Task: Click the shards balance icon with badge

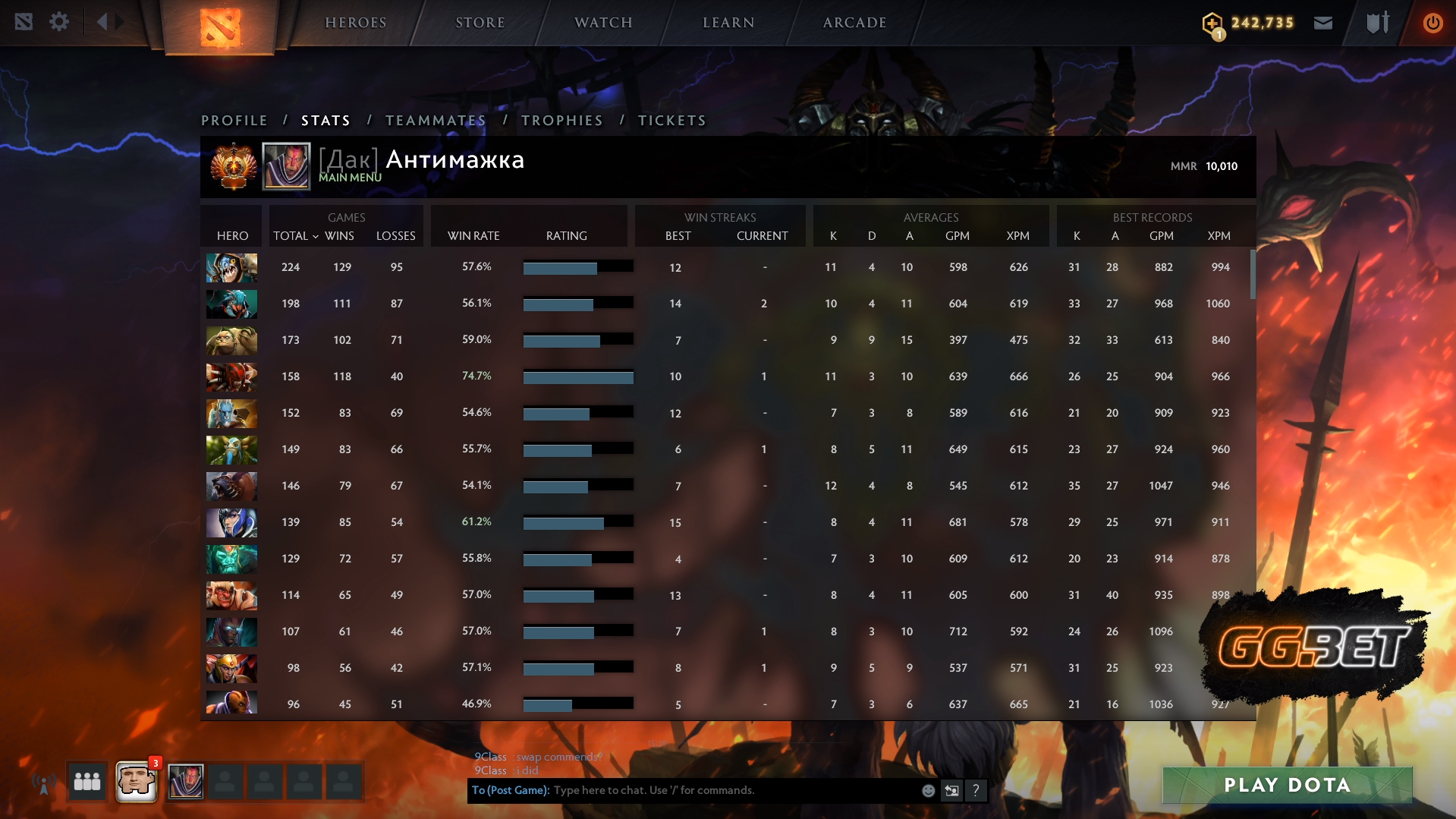Action: [1212, 23]
